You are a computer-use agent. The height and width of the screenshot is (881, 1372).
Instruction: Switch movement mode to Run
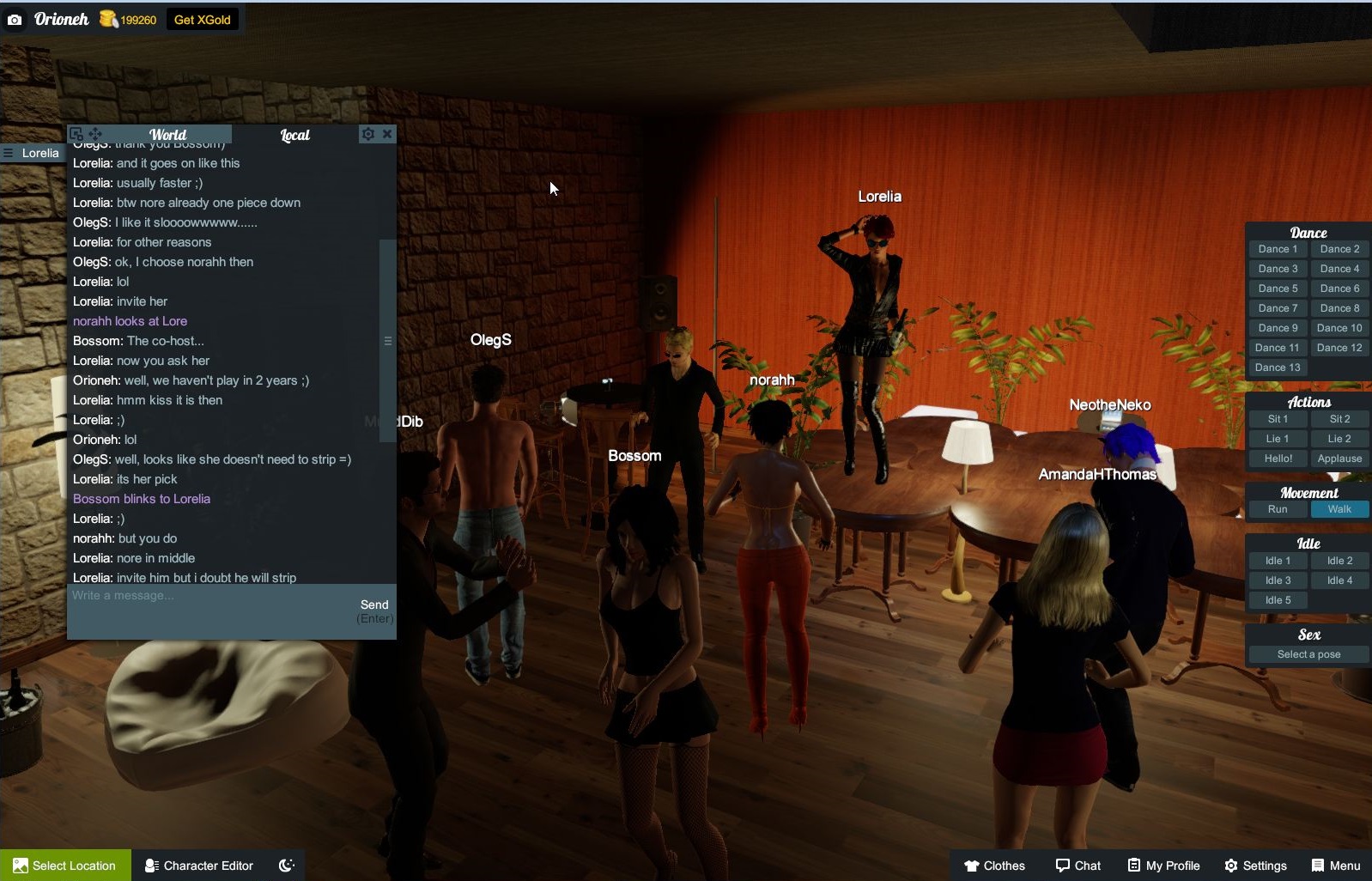point(1277,508)
